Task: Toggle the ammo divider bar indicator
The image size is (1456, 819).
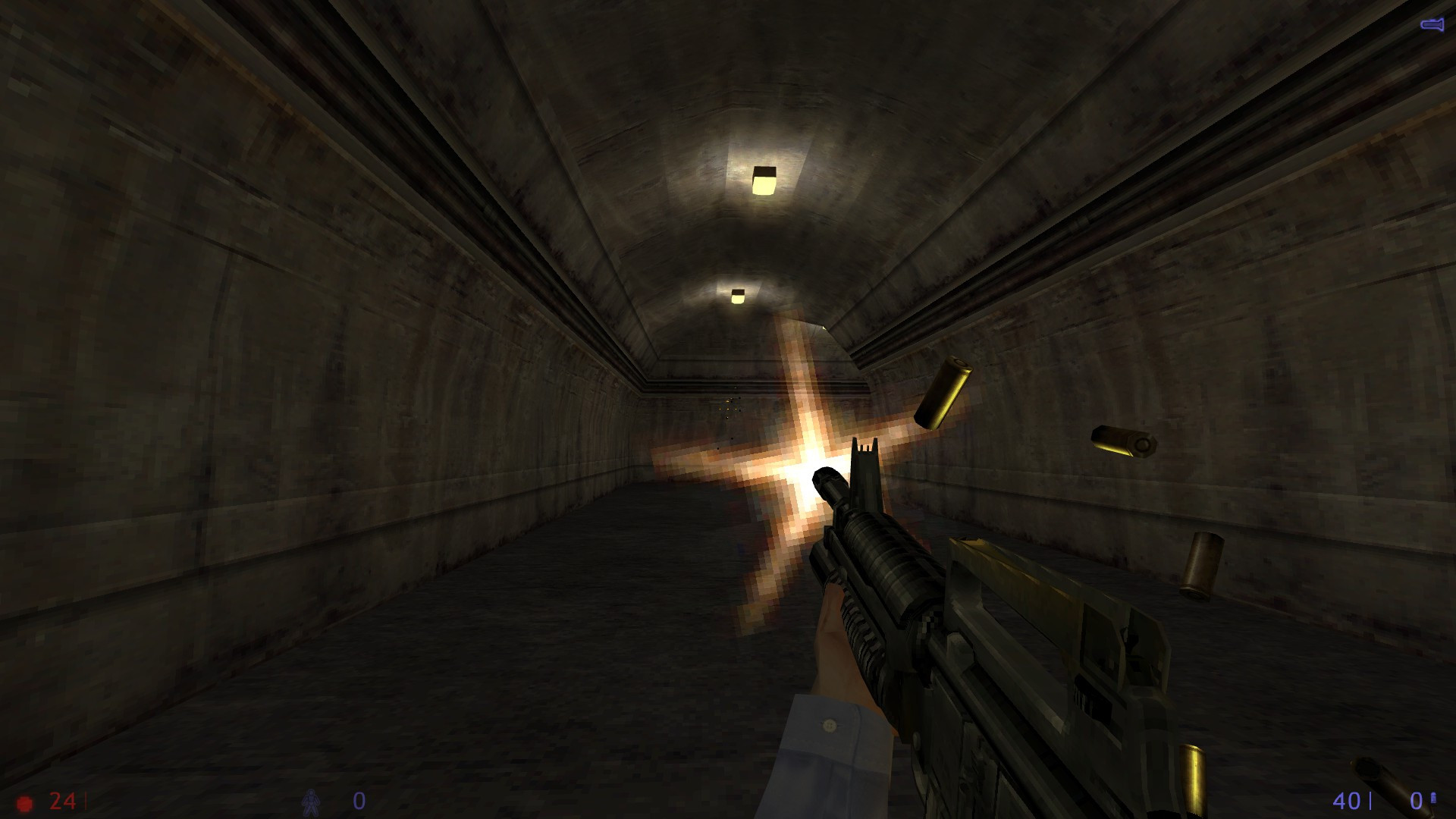Action: click(1370, 801)
